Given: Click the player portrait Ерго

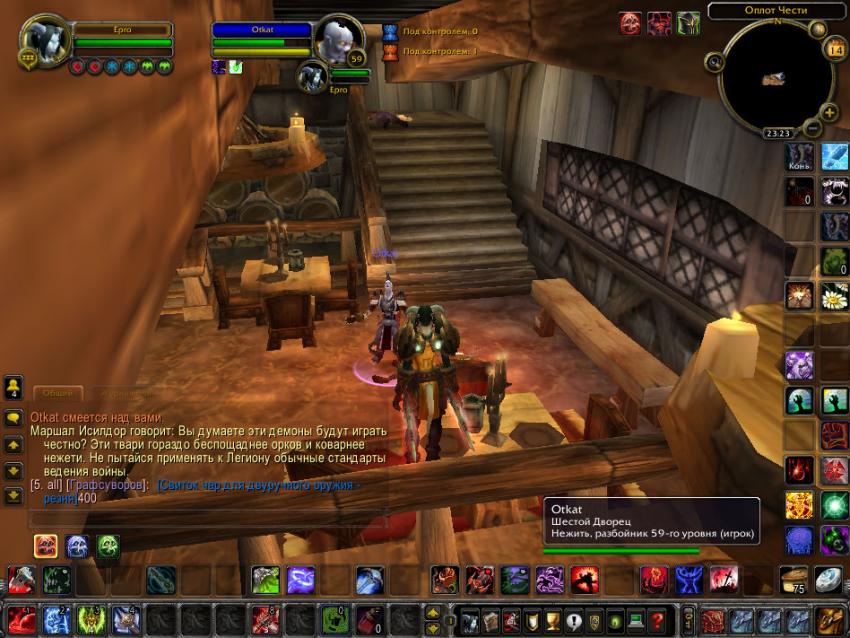Looking at the screenshot, I should [45, 40].
